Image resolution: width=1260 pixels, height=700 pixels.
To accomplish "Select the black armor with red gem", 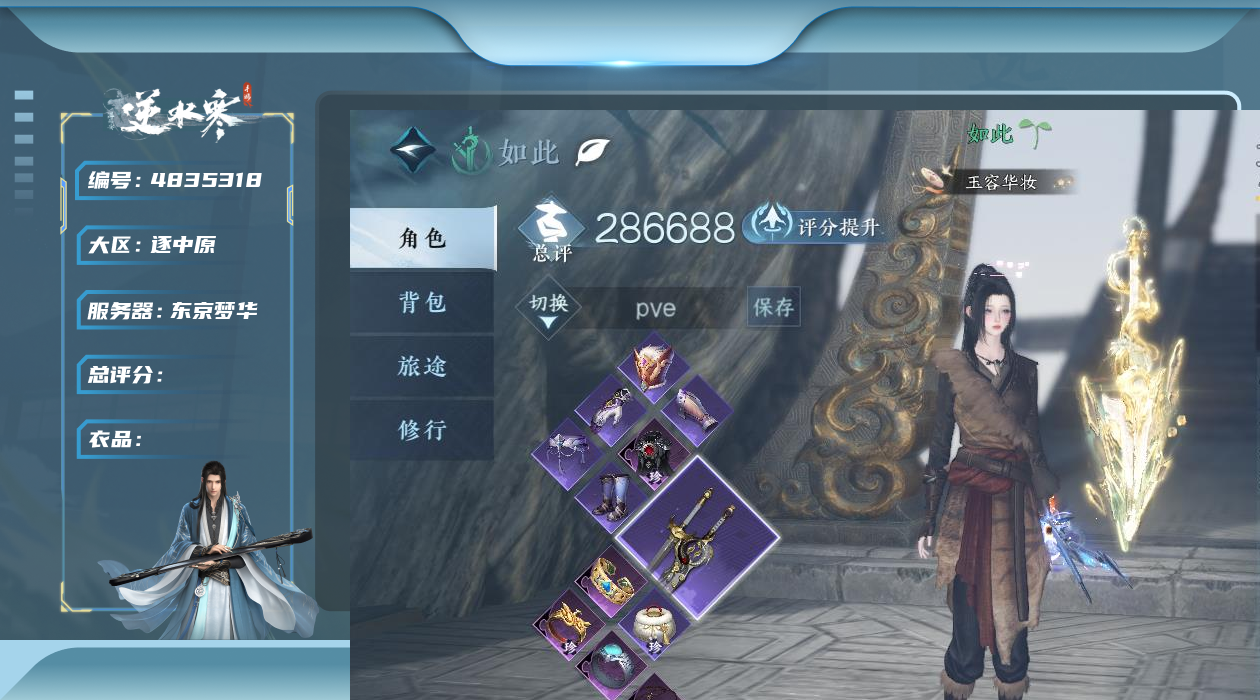I will tap(654, 452).
